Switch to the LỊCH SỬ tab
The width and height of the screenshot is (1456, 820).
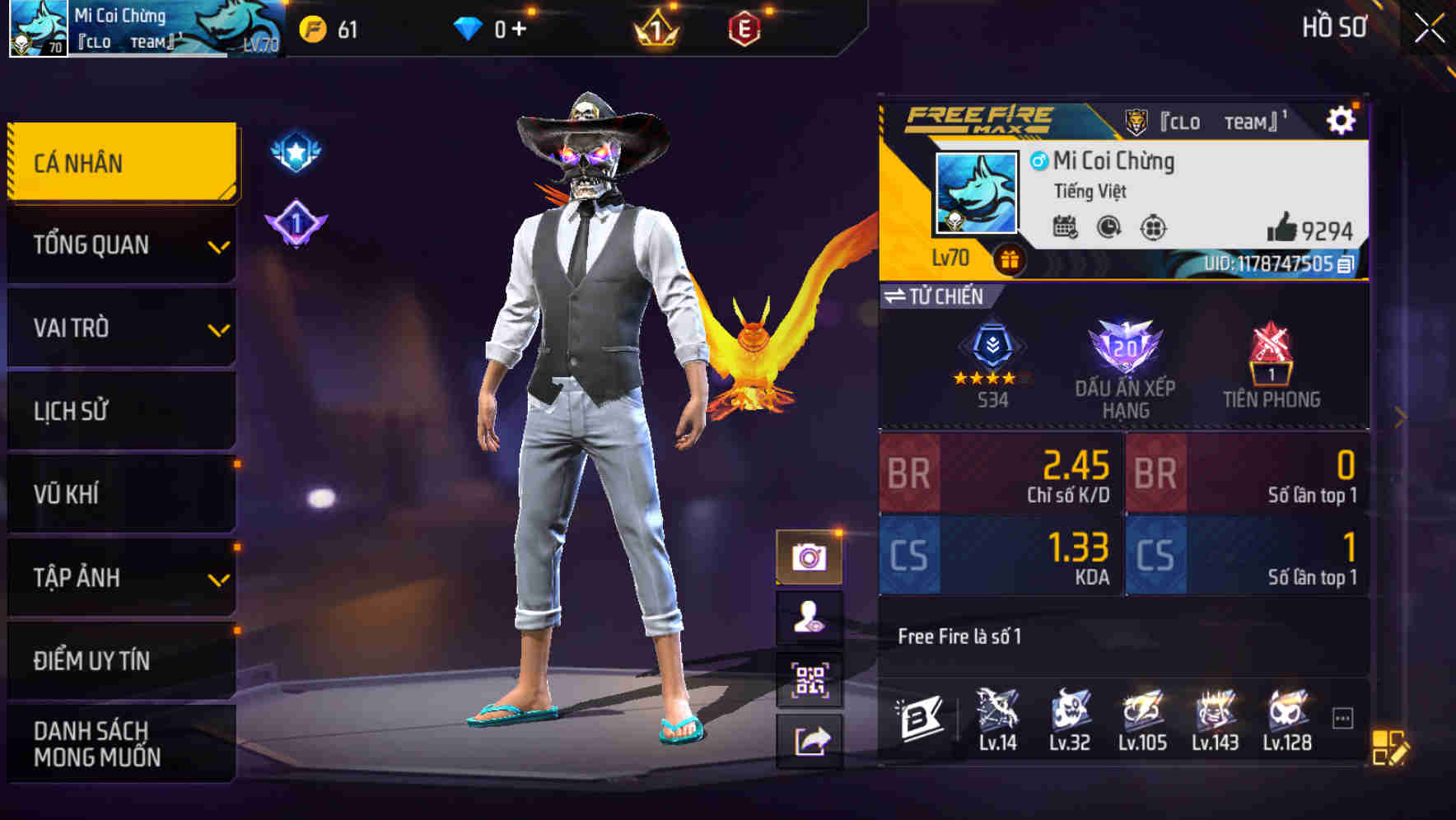coord(119,411)
